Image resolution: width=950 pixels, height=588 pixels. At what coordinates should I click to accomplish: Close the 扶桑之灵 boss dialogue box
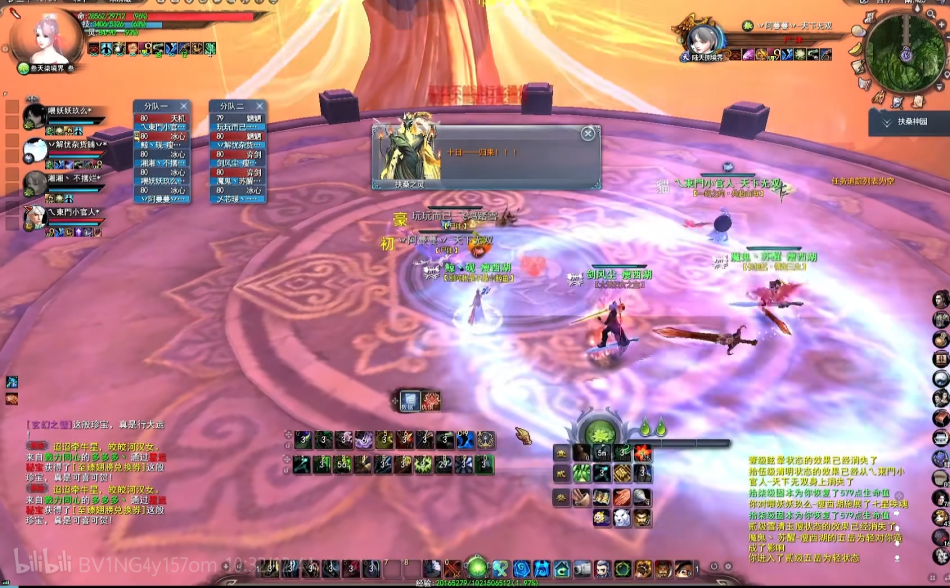pyautogui.click(x=588, y=133)
